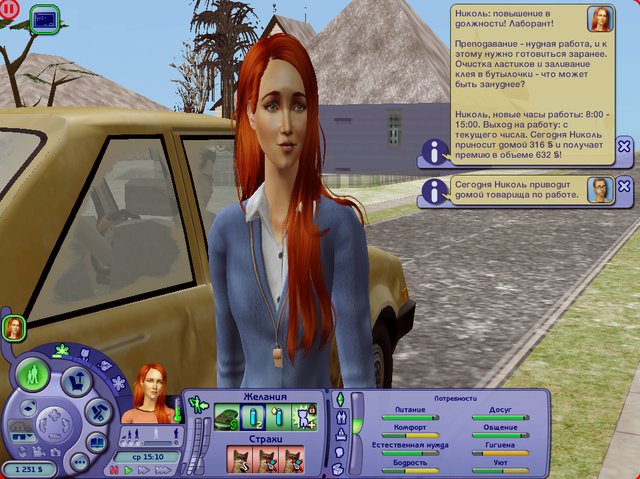The width and height of the screenshot is (640, 479).
Task: Select Nicole's sim portrait on the left edge
Action: click(13, 327)
